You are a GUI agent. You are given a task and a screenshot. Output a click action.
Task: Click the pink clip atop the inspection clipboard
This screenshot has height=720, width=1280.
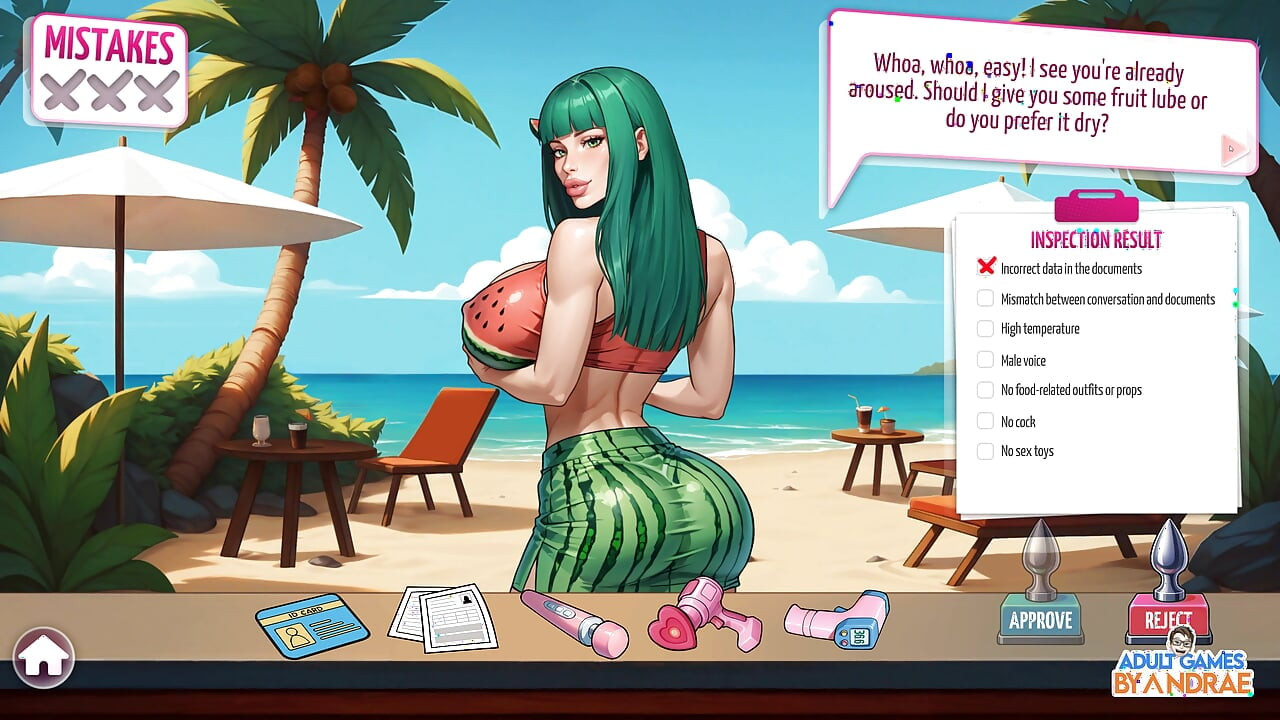coord(1096,207)
